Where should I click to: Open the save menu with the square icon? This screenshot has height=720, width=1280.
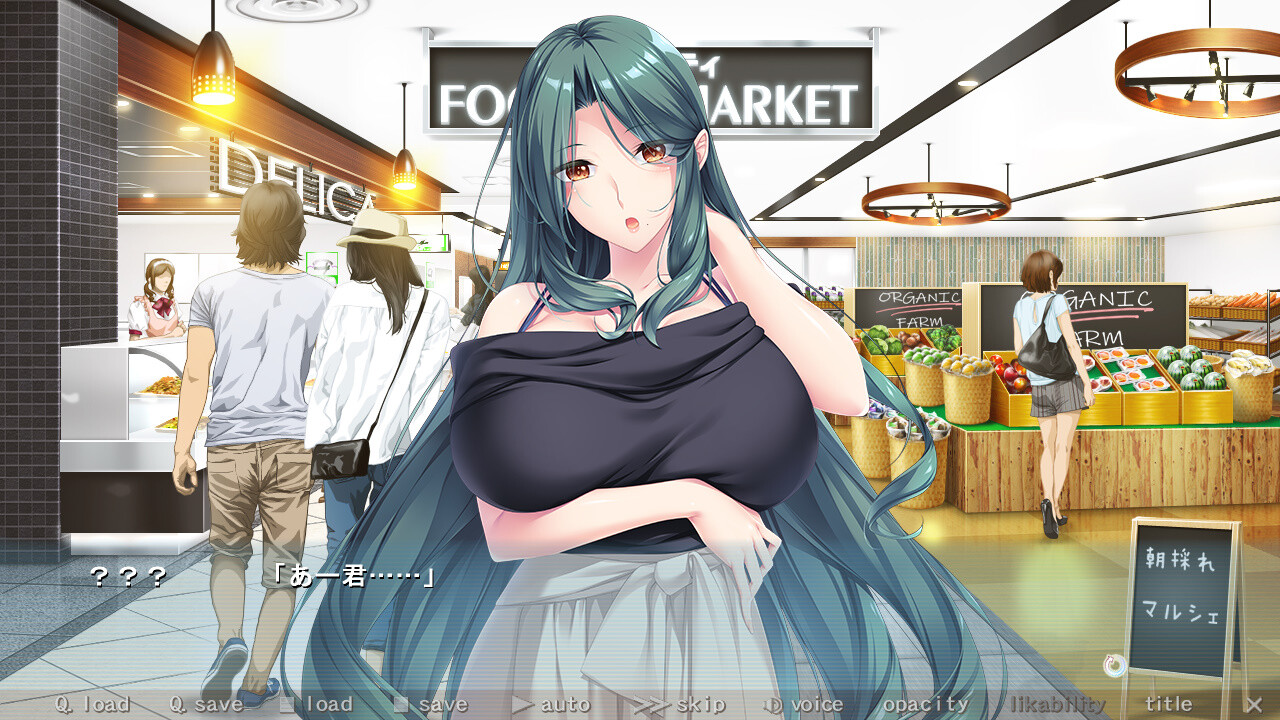(x=431, y=704)
